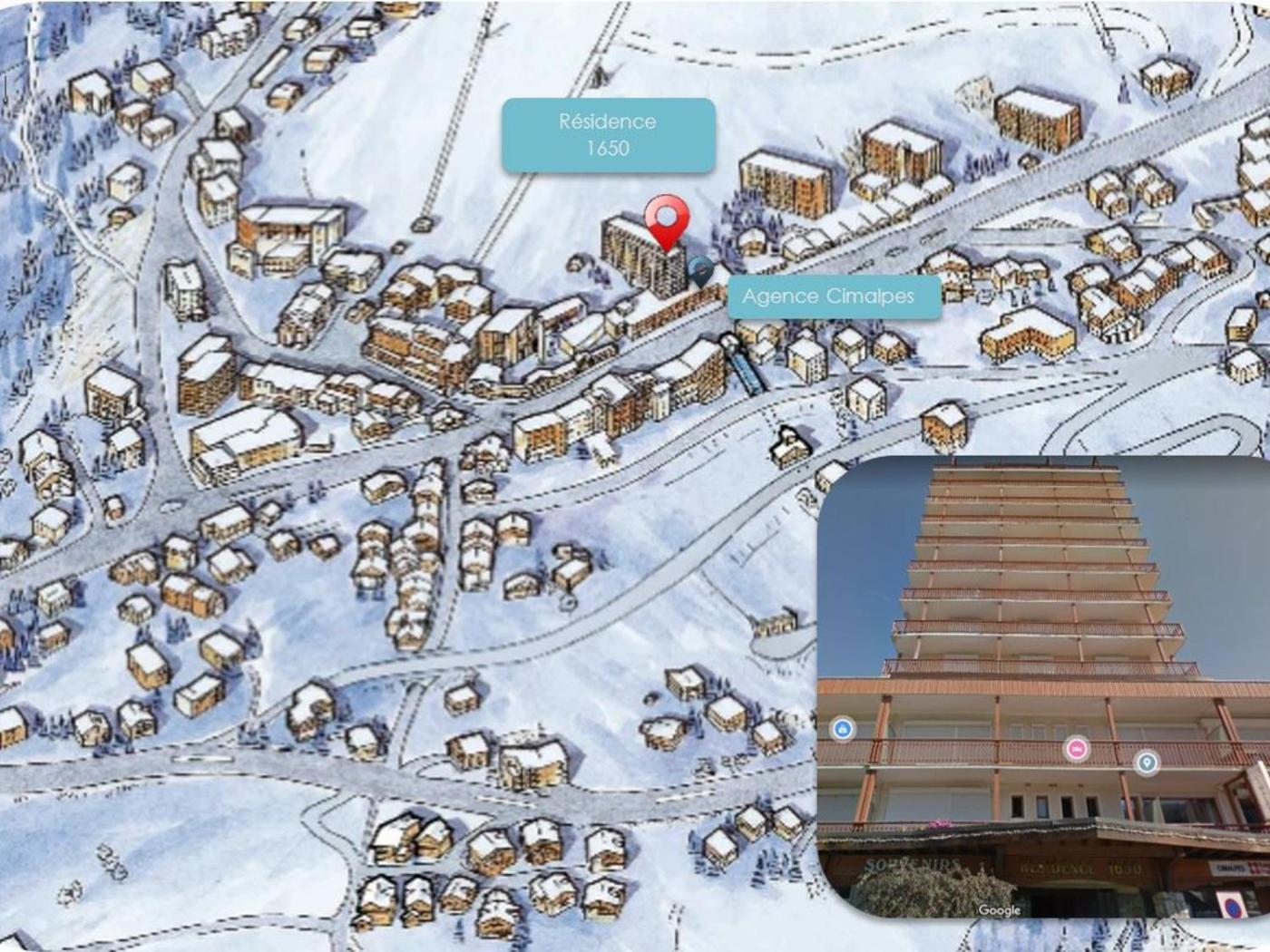Select the Résidence 1650 label box
The image size is (1270, 952).
point(608,135)
